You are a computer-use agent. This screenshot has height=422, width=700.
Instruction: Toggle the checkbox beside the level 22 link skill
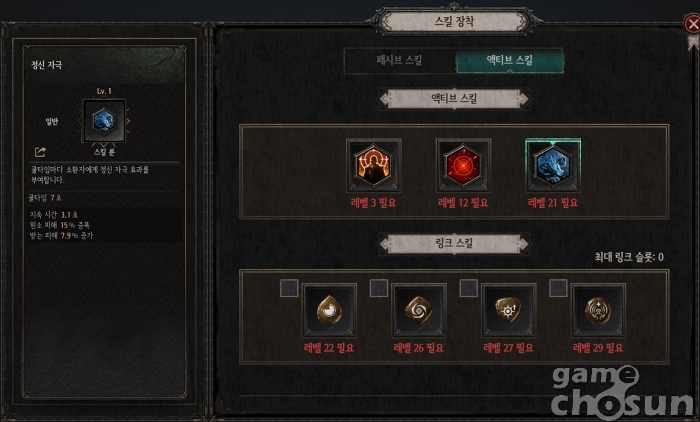point(289,289)
